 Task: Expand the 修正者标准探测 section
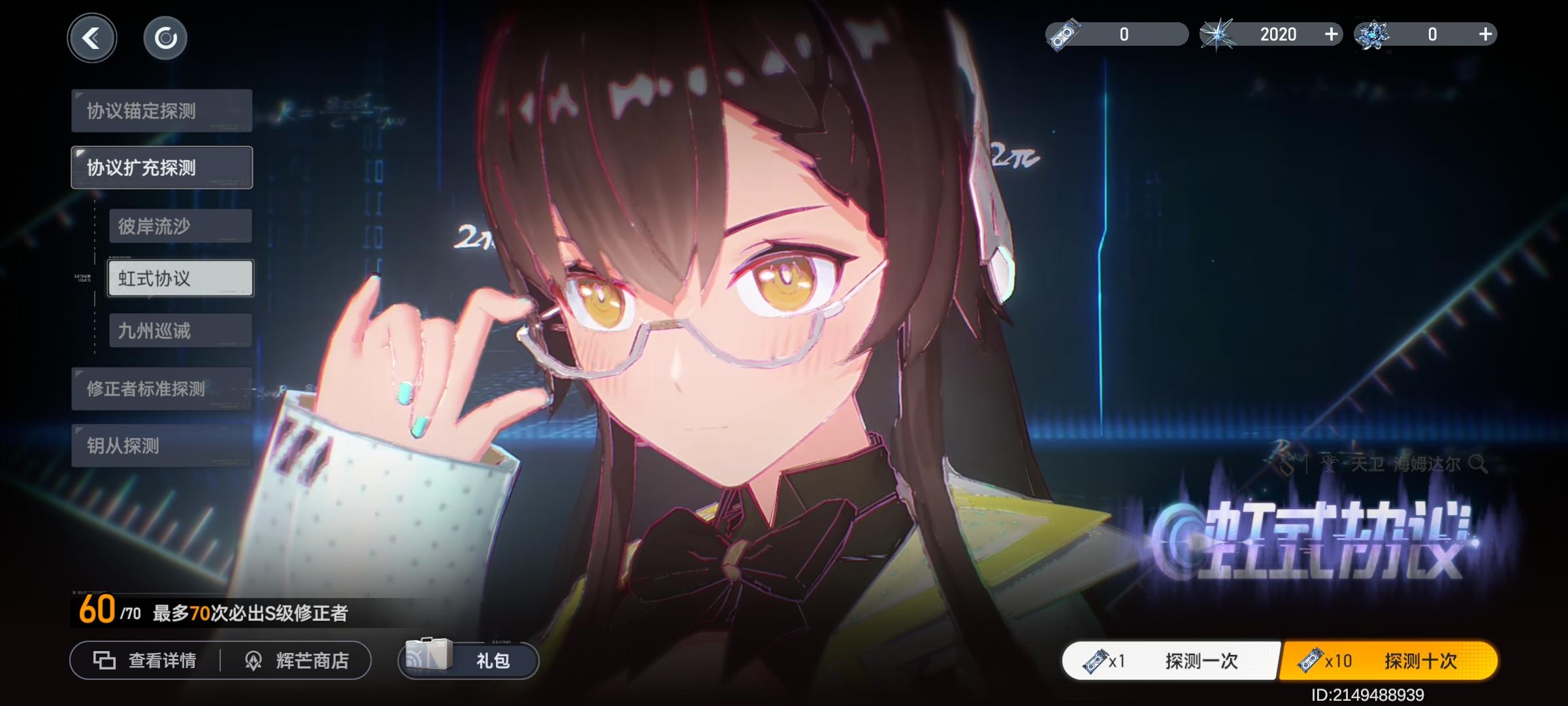(x=161, y=389)
